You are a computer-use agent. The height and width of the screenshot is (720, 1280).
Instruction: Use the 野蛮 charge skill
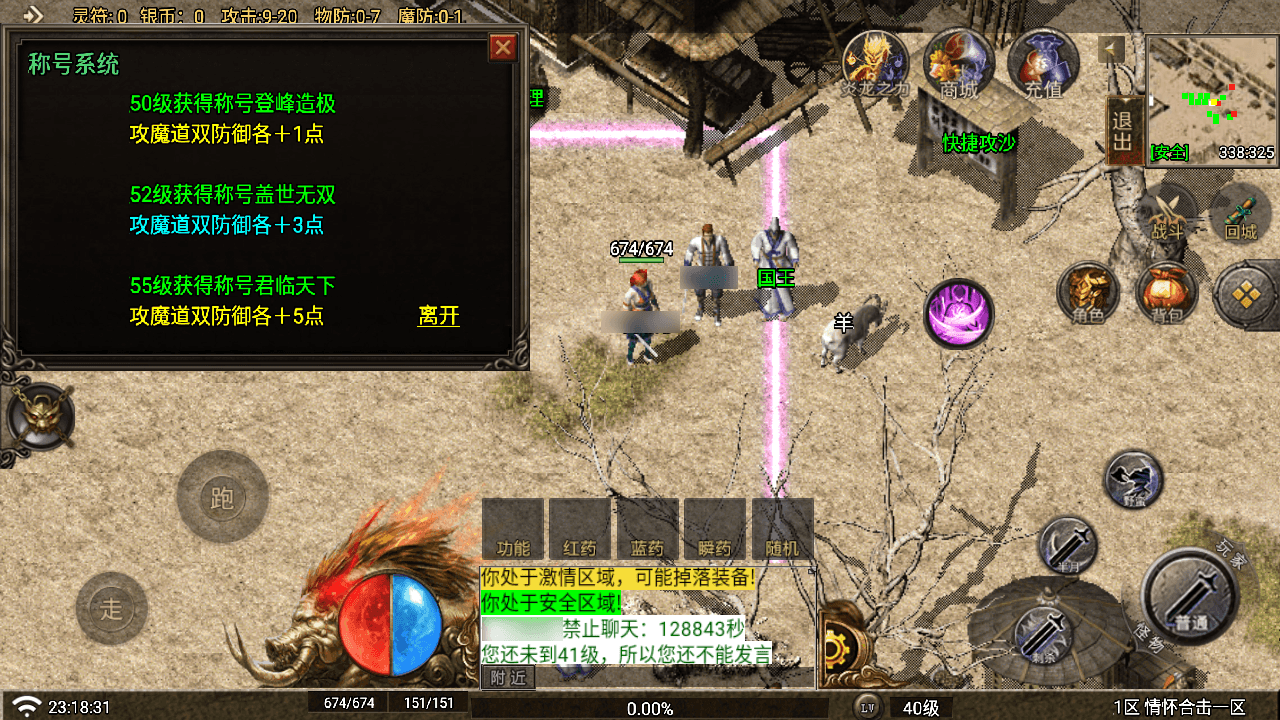[x=1134, y=479]
